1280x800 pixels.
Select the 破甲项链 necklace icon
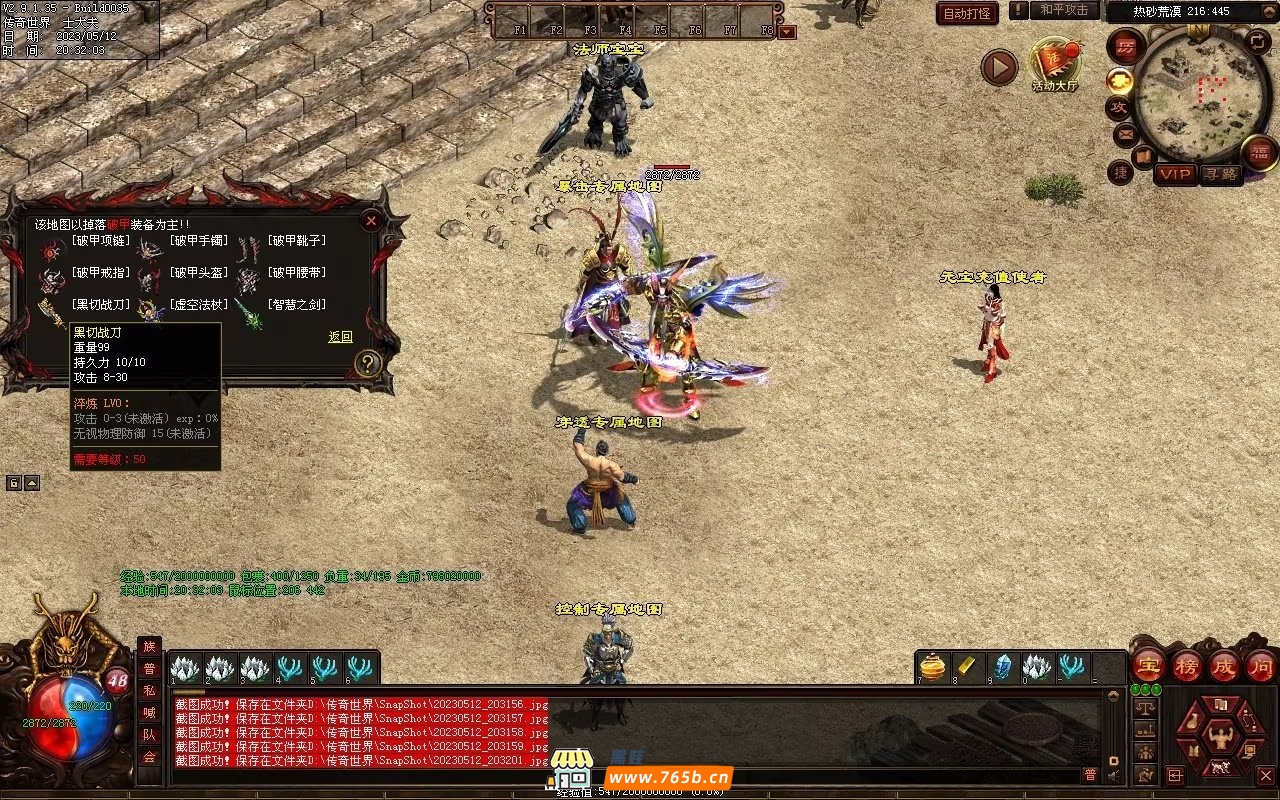point(51,247)
